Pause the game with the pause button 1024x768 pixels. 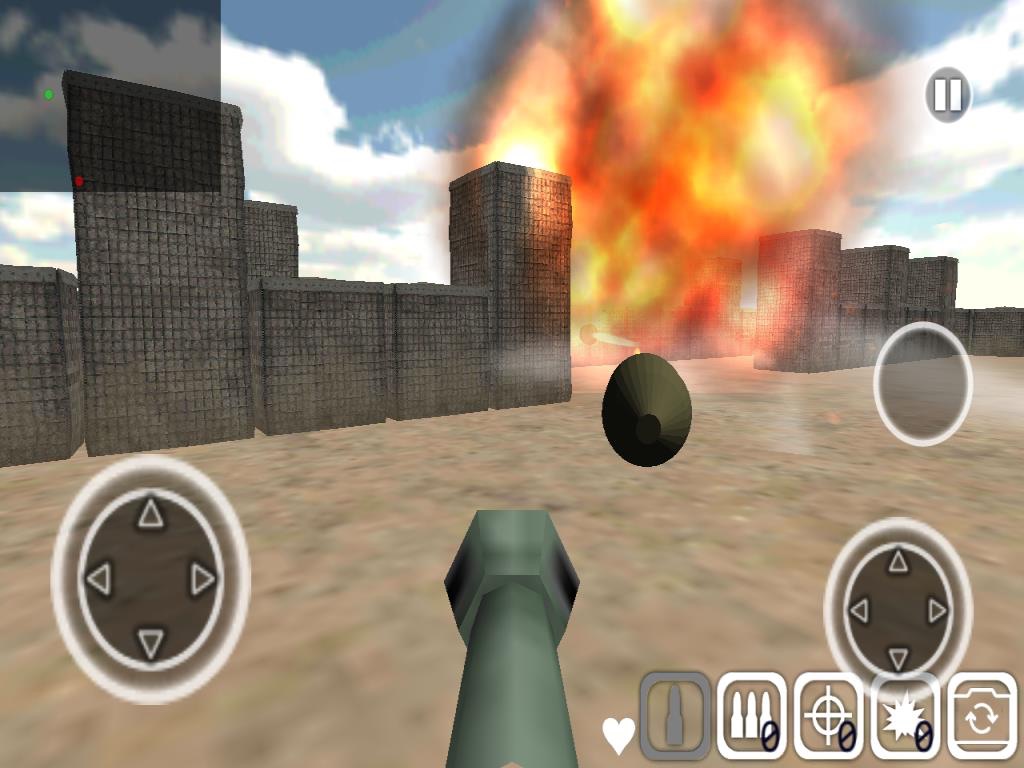click(947, 96)
